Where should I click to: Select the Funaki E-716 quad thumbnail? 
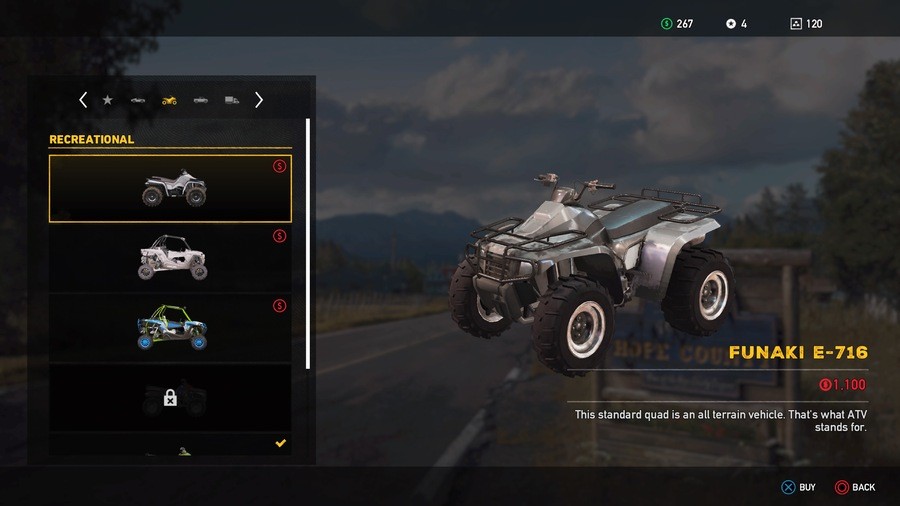(170, 188)
